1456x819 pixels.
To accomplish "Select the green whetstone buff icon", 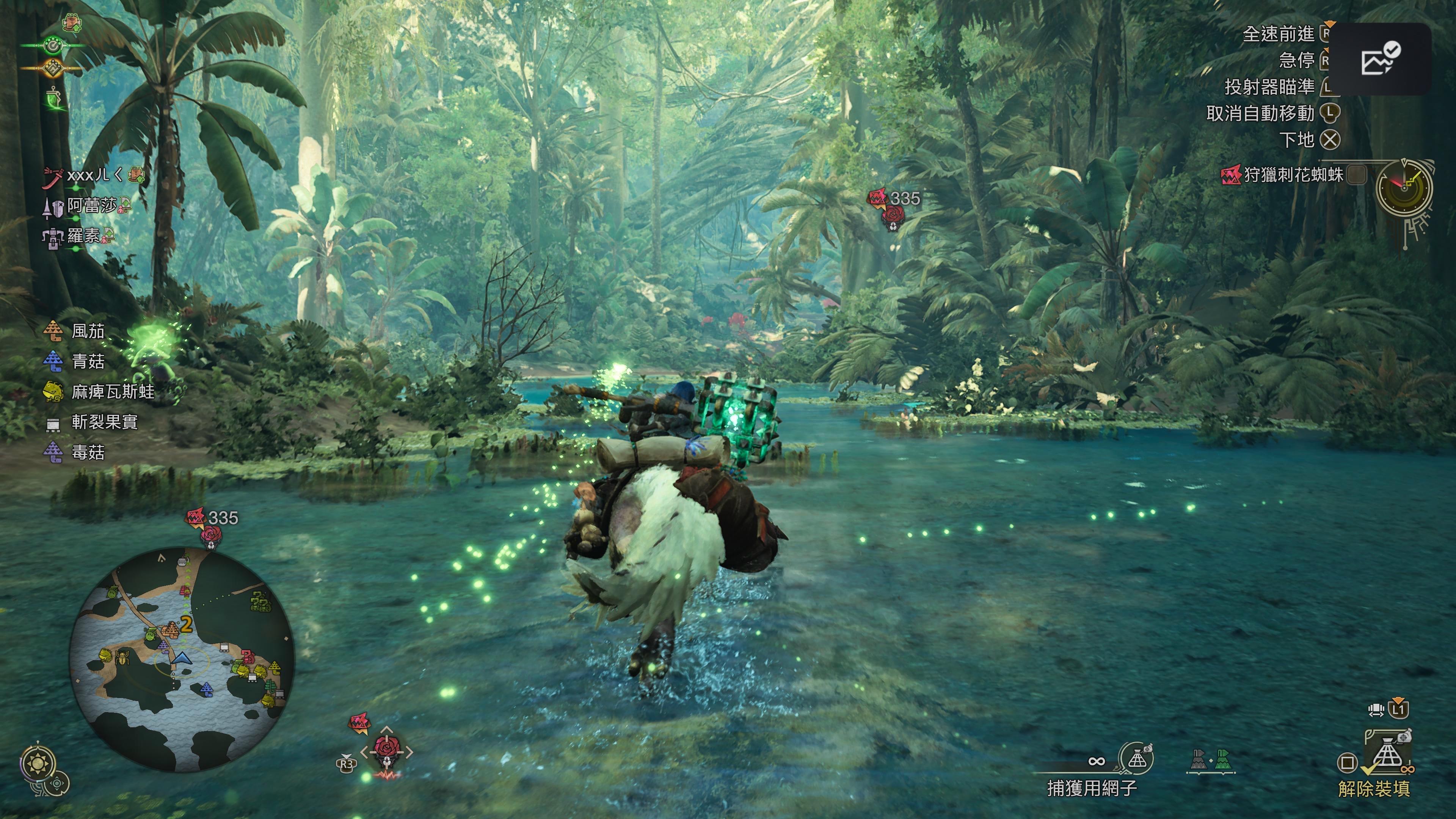I will pyautogui.click(x=54, y=99).
